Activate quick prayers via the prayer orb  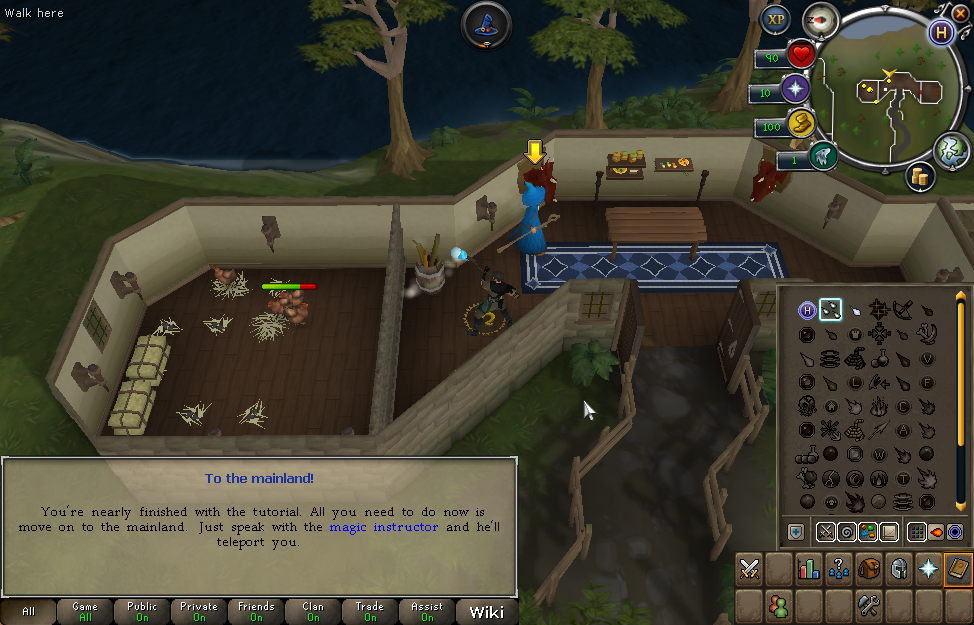[796, 89]
